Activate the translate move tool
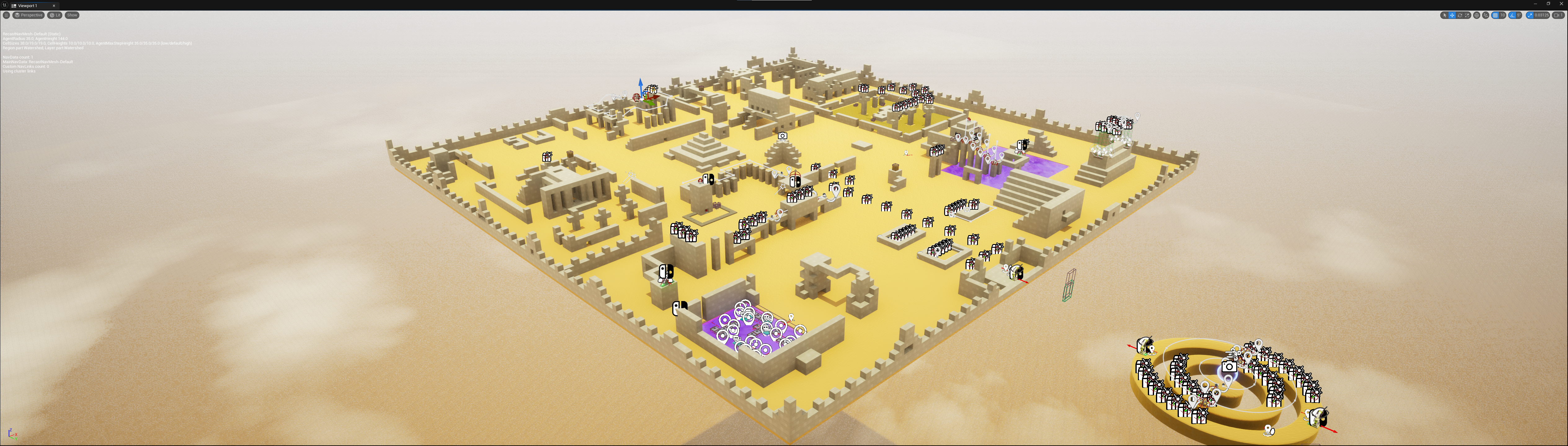 (1452, 15)
